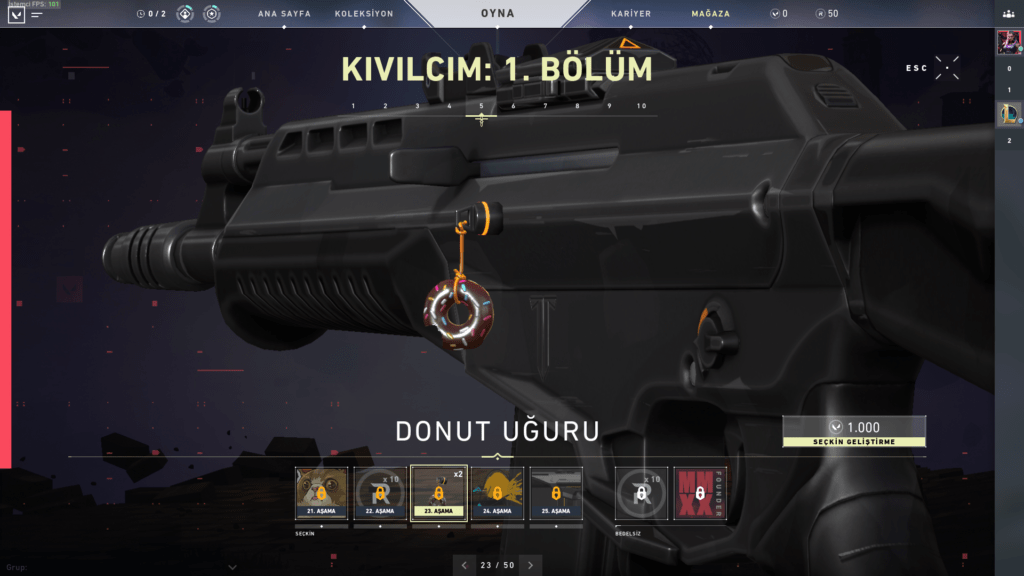Jump to chapter 10 in the track

[x=641, y=106]
